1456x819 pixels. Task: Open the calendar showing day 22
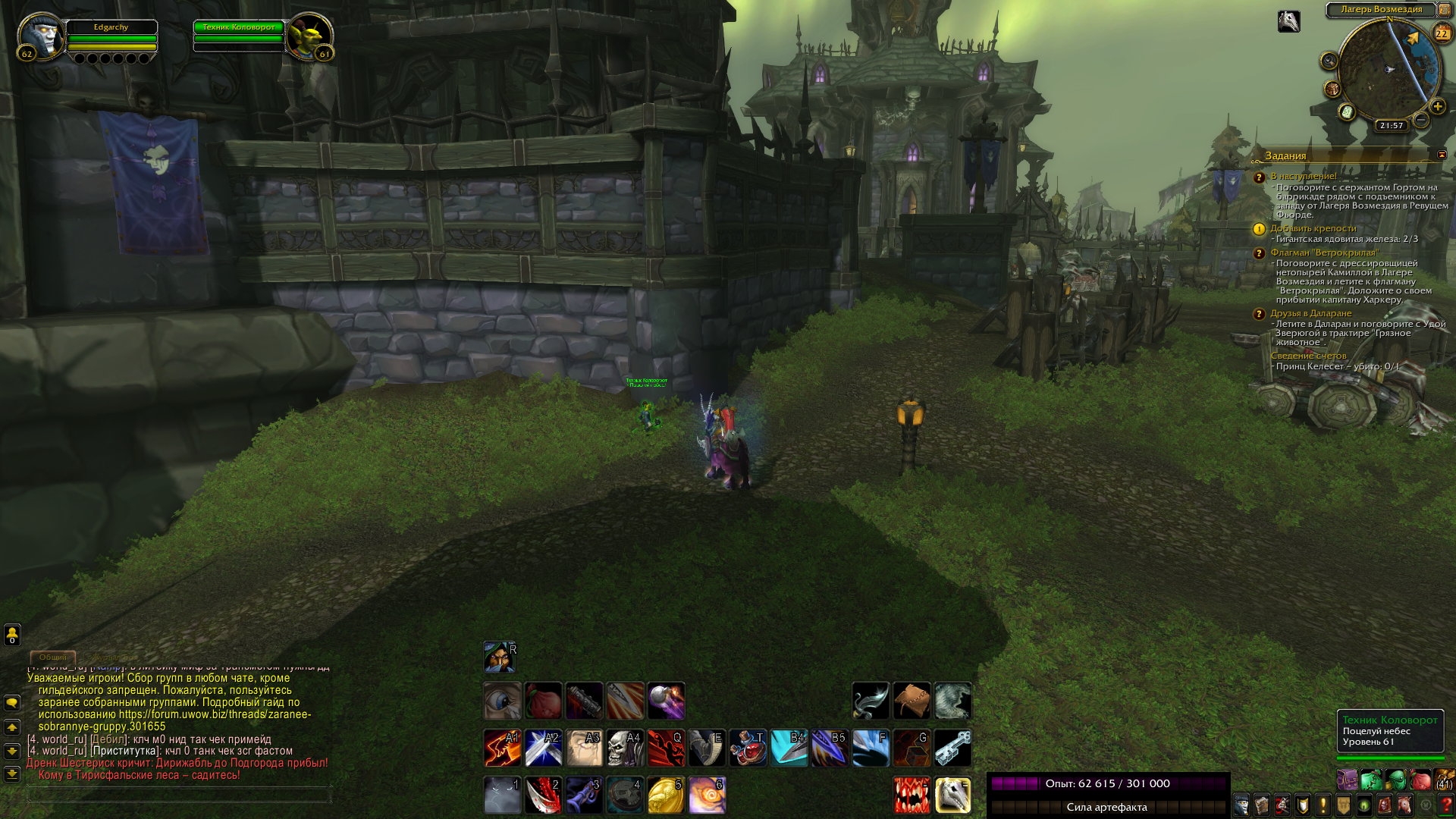(x=1442, y=33)
